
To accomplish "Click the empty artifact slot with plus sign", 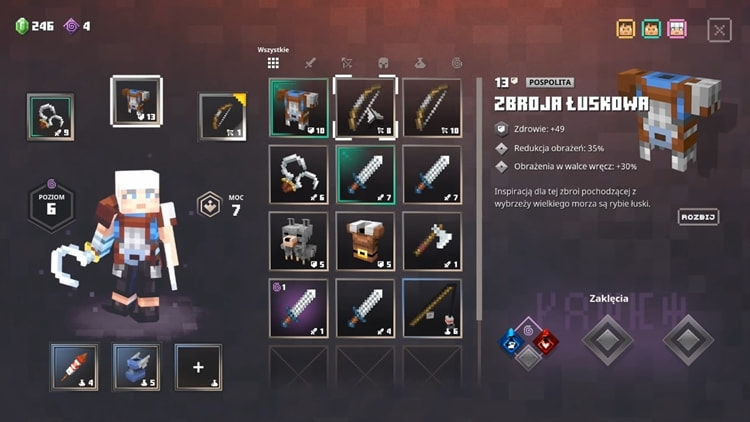I will click(x=198, y=367).
